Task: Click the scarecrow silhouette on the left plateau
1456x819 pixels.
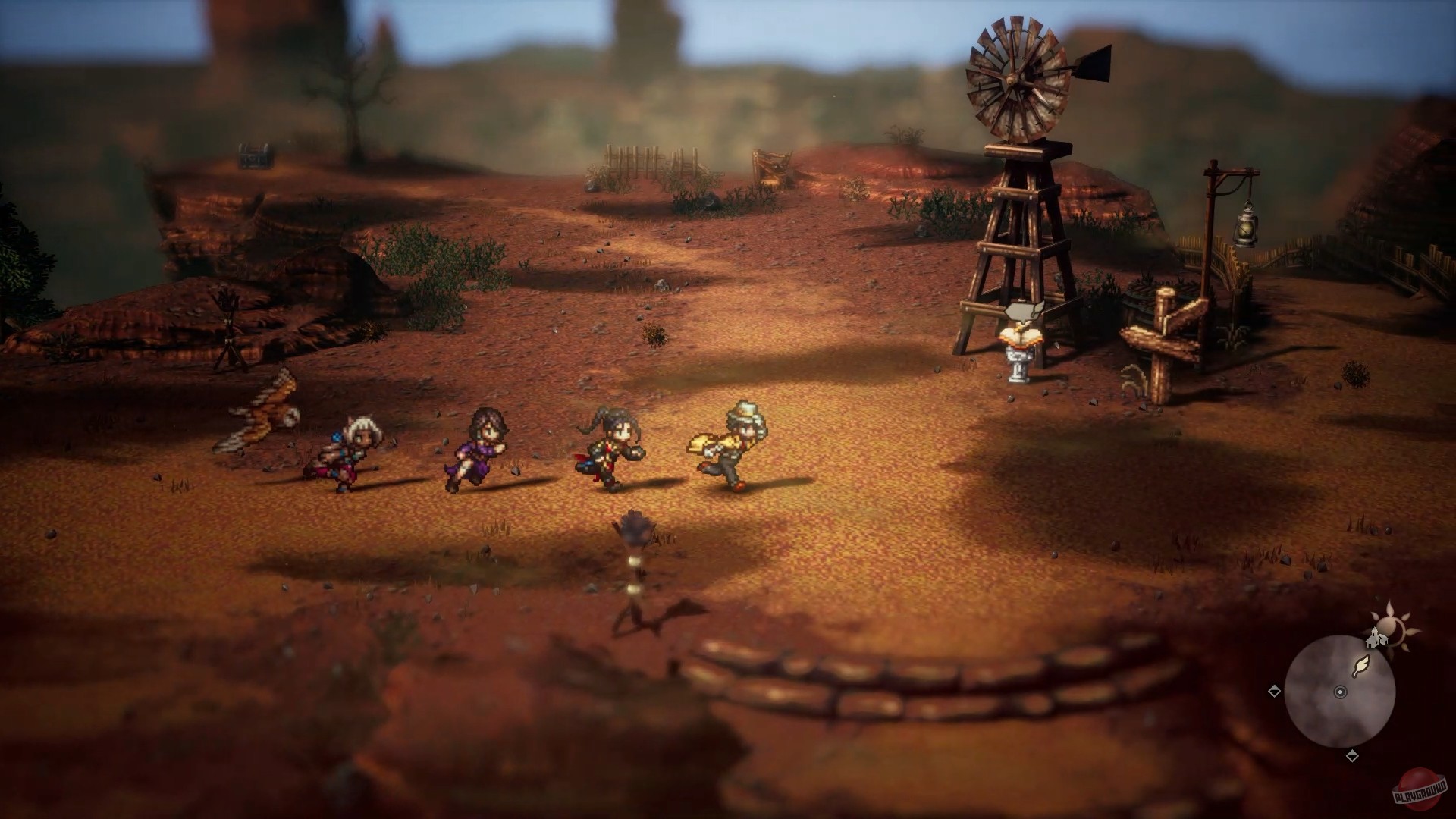Action: point(227,320)
